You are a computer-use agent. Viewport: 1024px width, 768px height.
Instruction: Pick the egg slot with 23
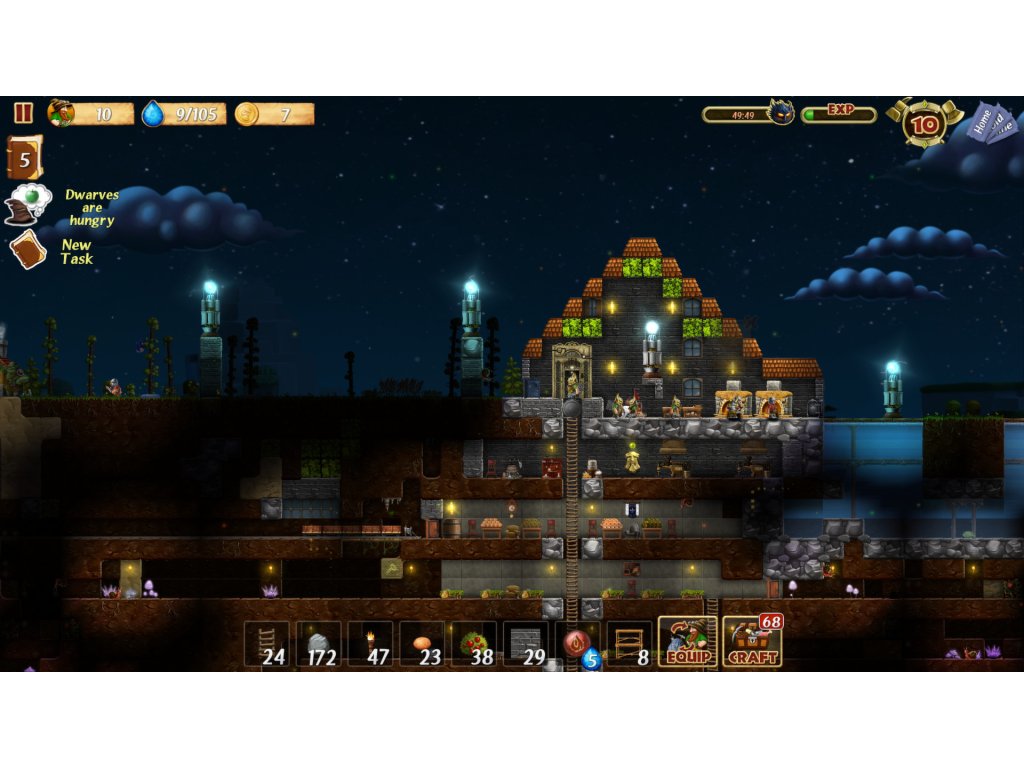(422, 644)
